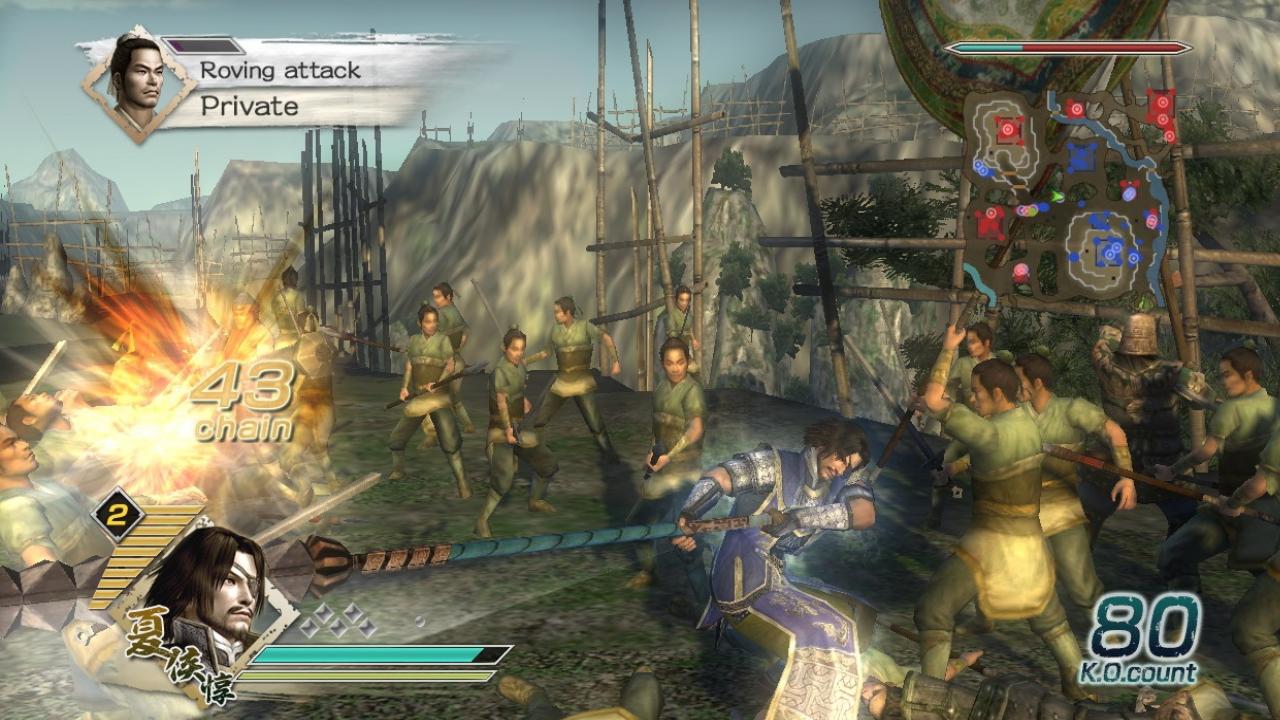
Task: Click the level 2 diamond badge
Action: 118,514
